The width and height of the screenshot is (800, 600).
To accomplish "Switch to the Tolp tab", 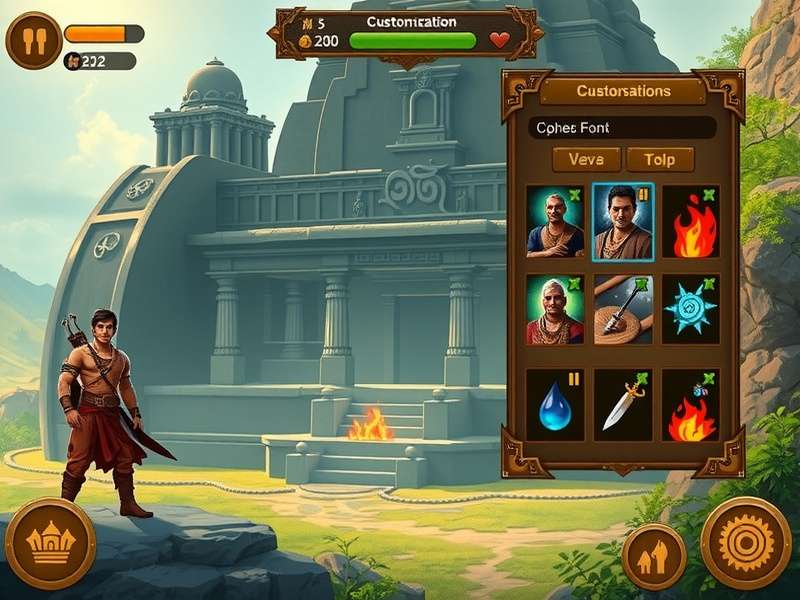I will pyautogui.click(x=659, y=159).
